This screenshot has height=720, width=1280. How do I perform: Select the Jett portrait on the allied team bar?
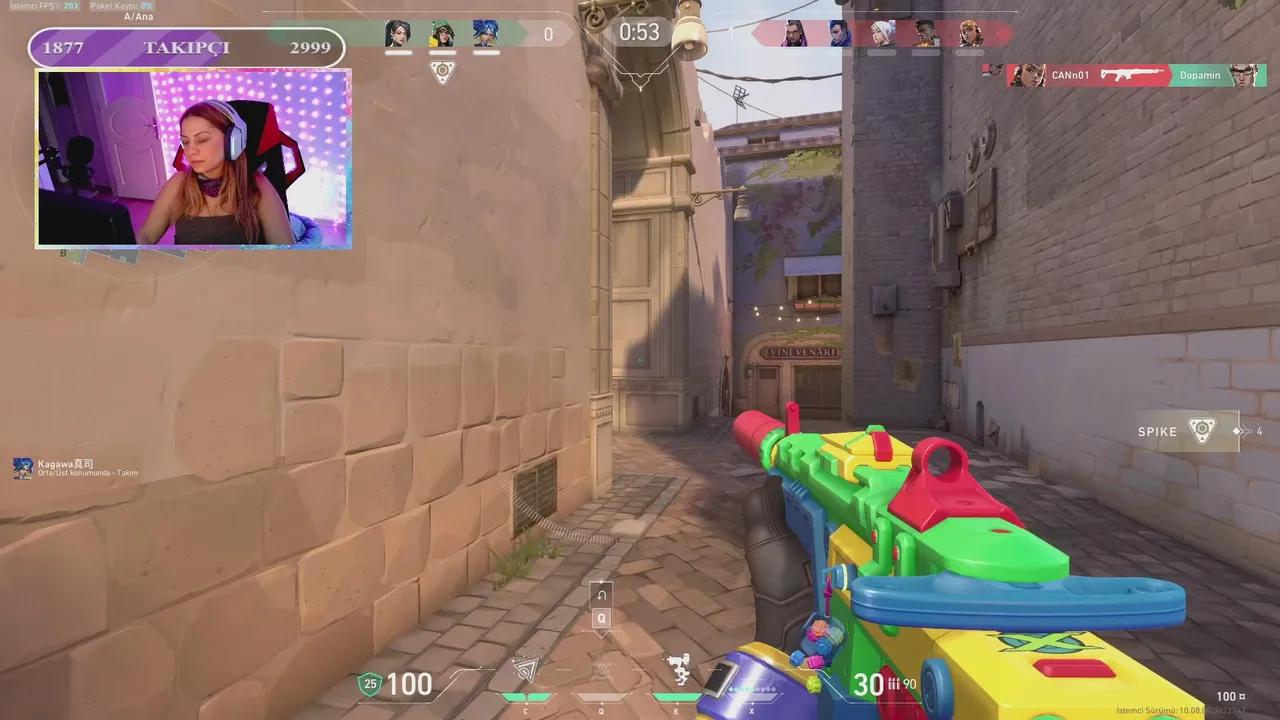[487, 33]
